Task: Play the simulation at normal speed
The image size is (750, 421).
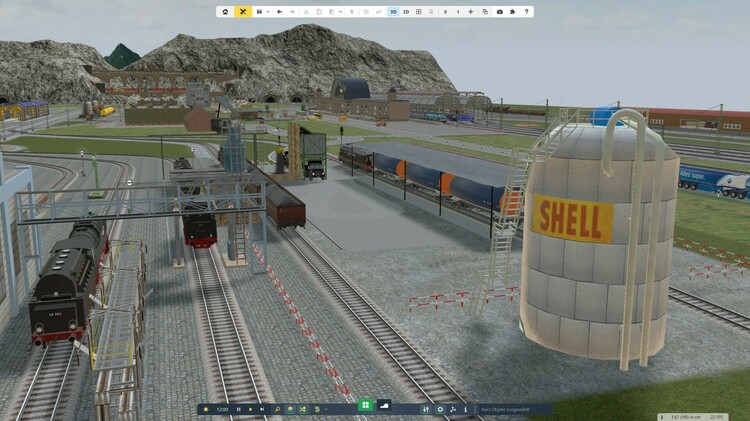Action: (x=251, y=409)
